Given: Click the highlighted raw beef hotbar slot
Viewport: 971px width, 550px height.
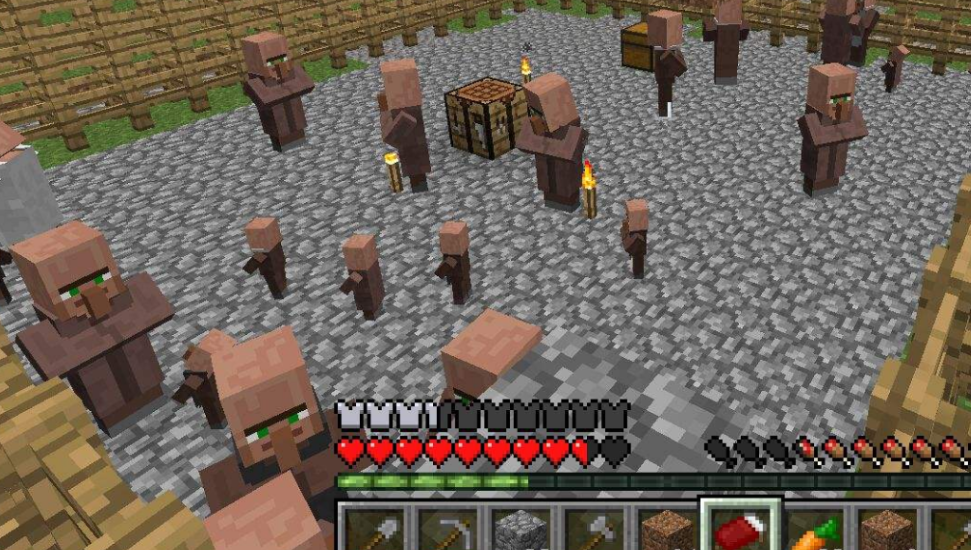Looking at the screenshot, I should [x=738, y=528].
